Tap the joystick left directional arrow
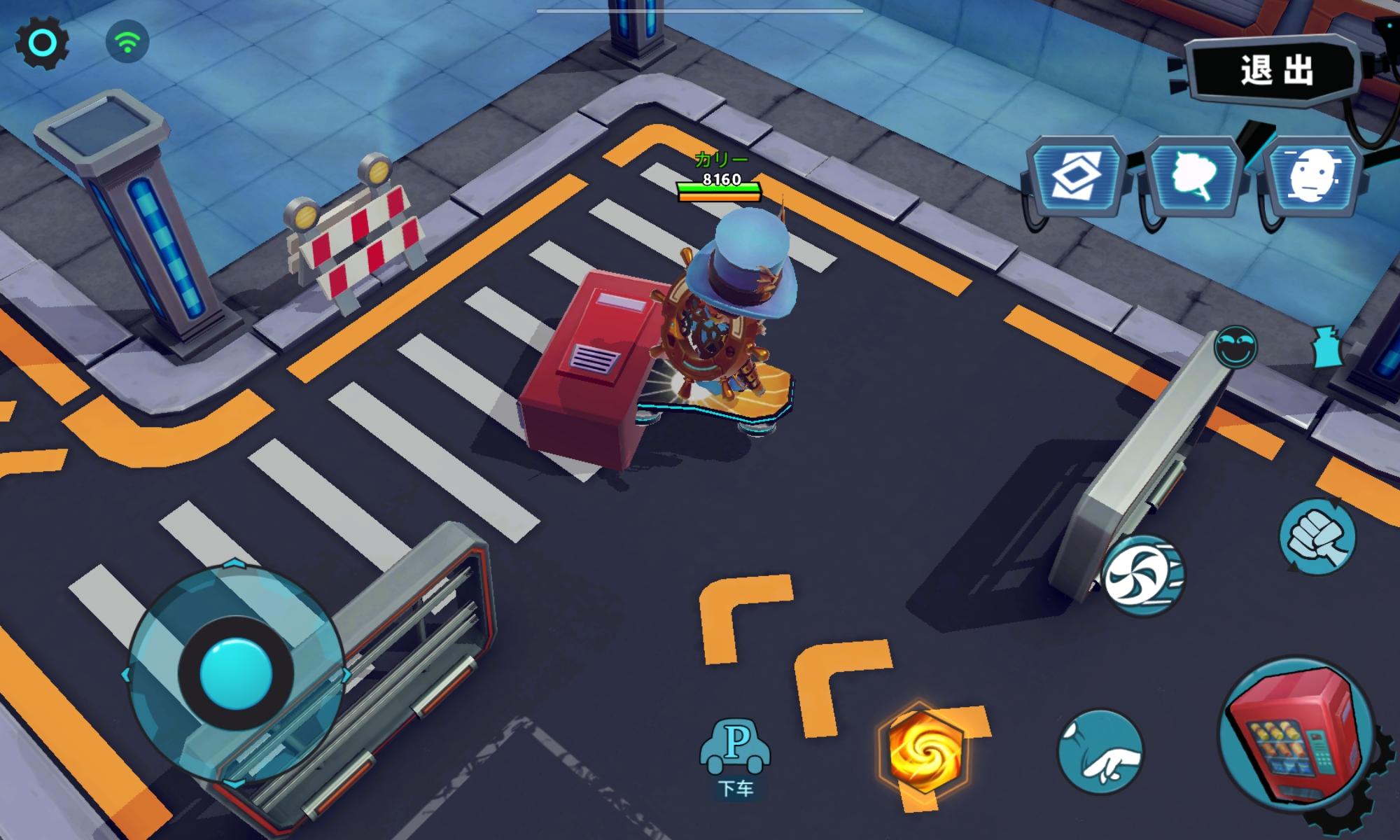Image resolution: width=1400 pixels, height=840 pixels. pyautogui.click(x=129, y=674)
